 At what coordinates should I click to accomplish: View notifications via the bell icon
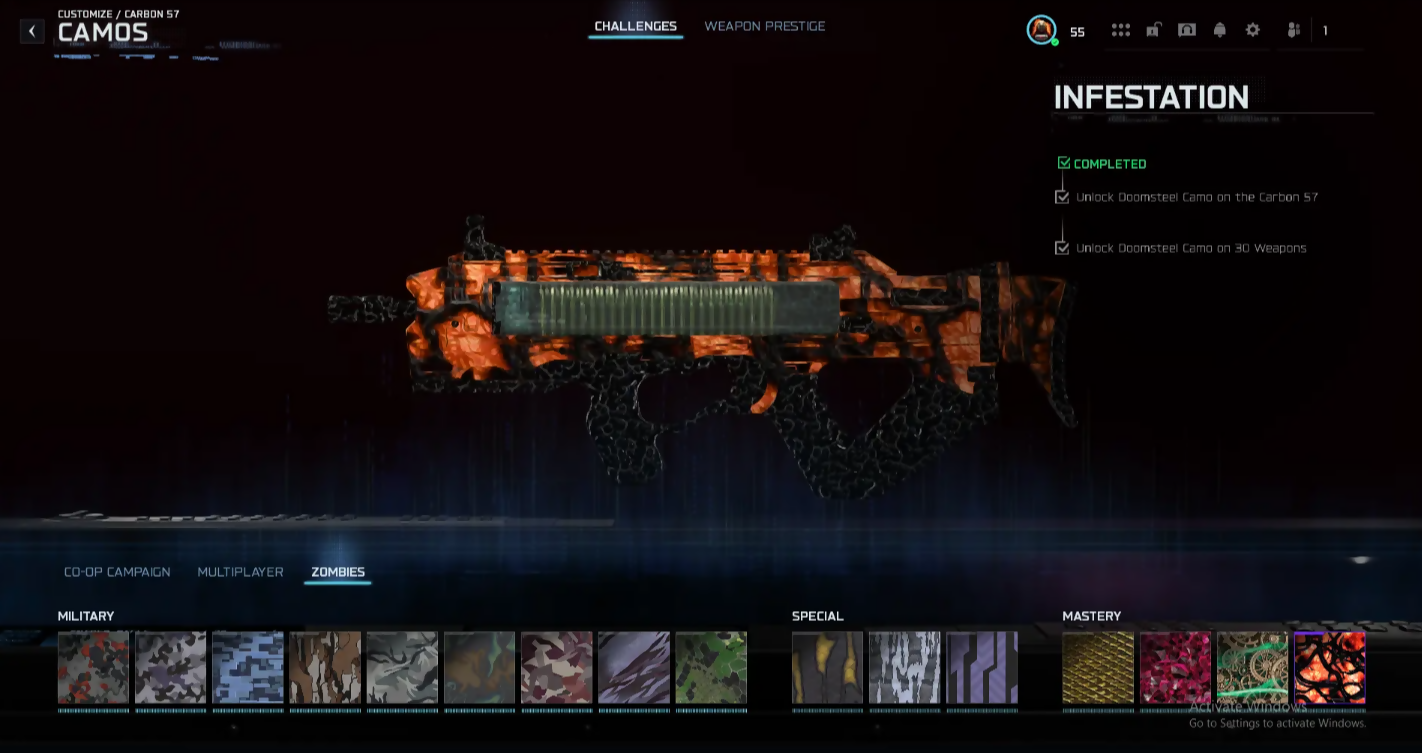click(1219, 30)
